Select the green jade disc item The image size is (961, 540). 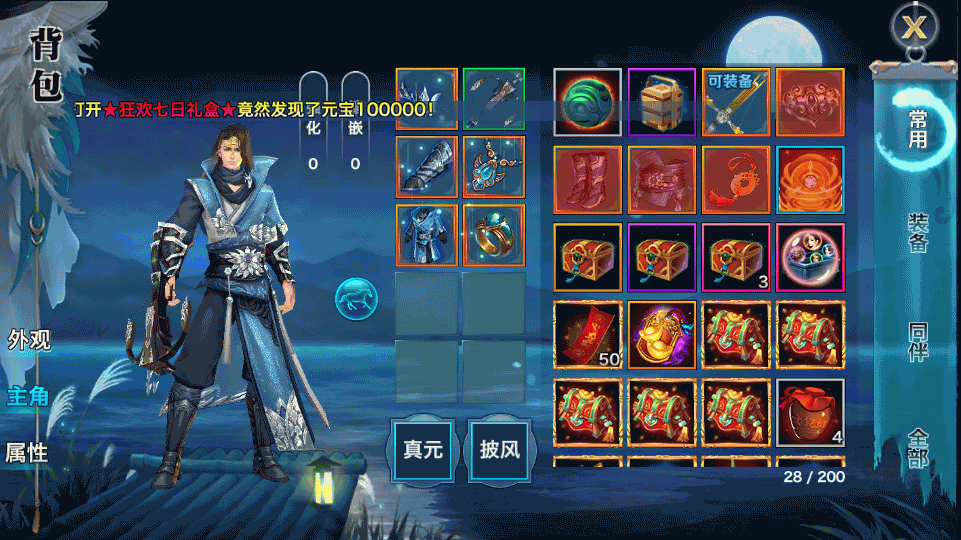[x=588, y=102]
